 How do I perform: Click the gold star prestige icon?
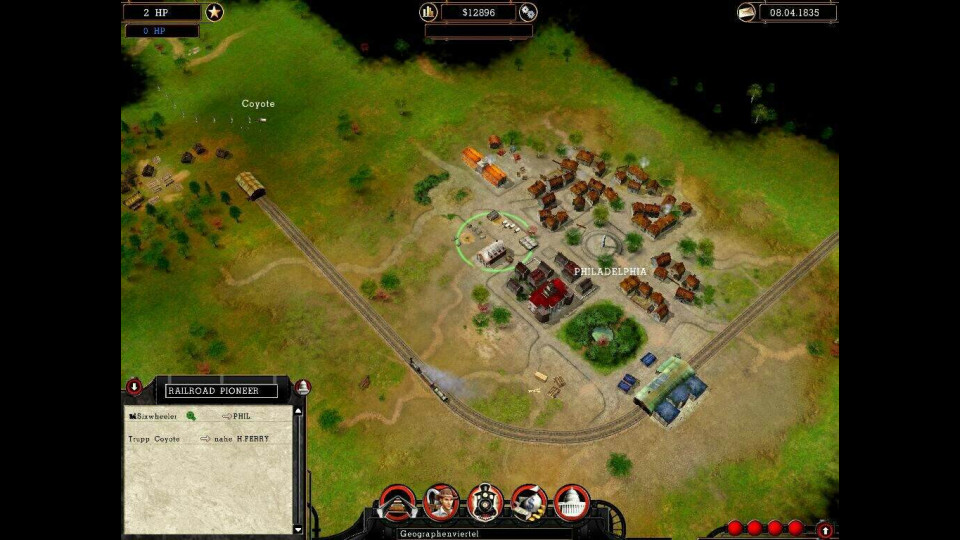point(214,12)
